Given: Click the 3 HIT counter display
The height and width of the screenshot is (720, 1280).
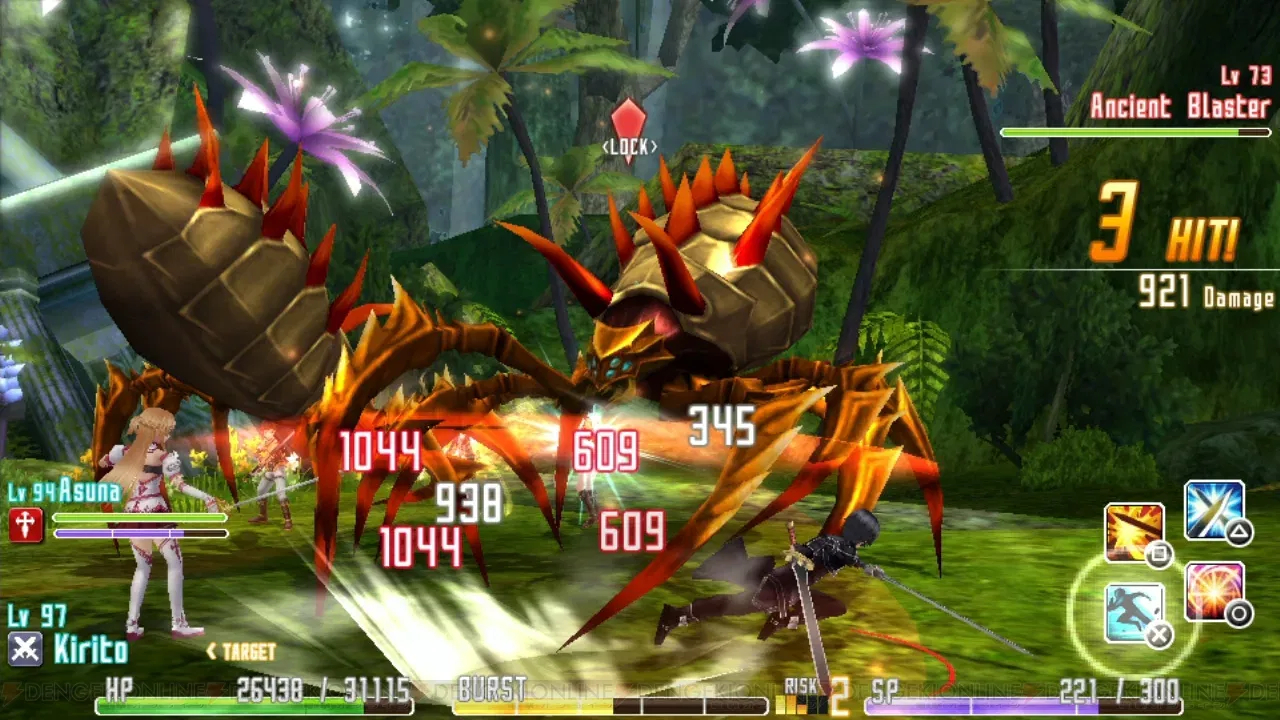Looking at the screenshot, I should point(1160,228).
